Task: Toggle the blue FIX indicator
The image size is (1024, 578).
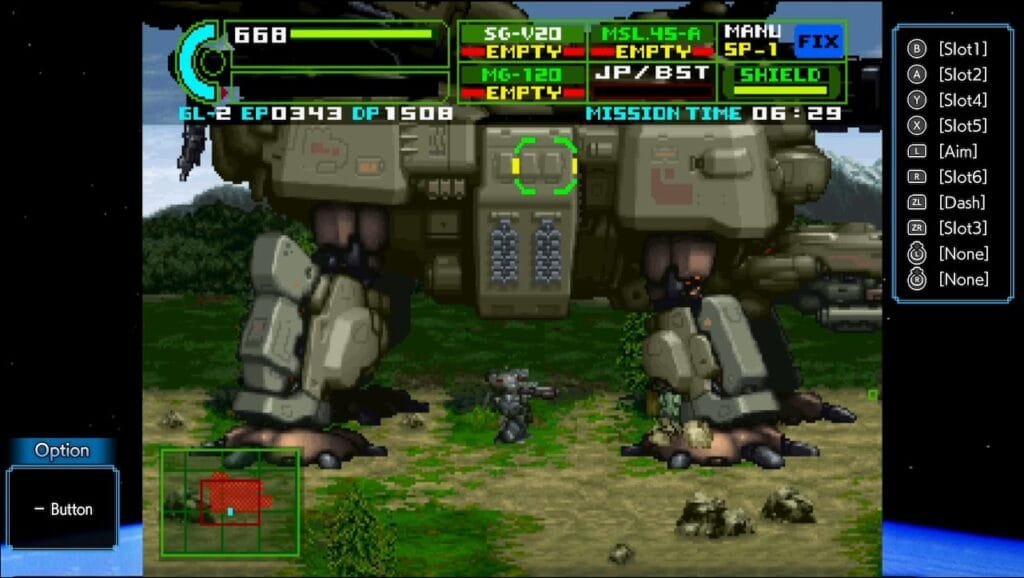Action: (817, 42)
